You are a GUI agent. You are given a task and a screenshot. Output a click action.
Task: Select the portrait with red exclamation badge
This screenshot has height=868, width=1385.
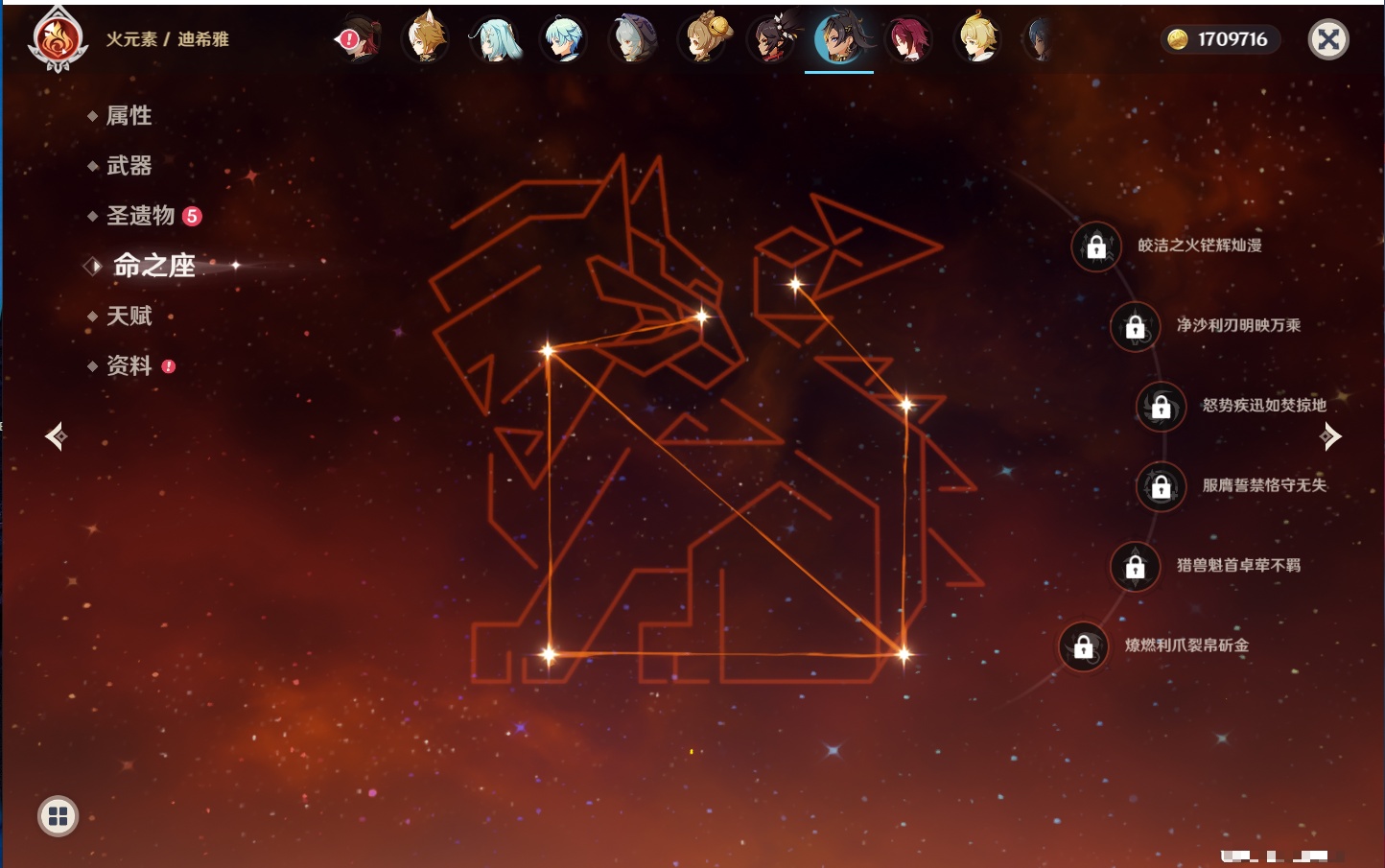pyautogui.click(x=360, y=39)
